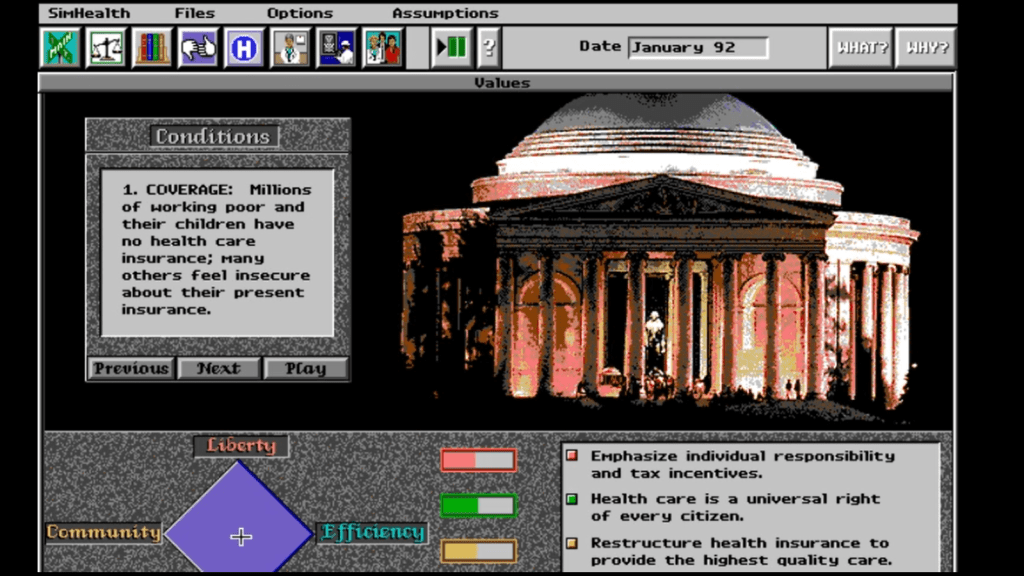Click the question mark help button
Image resolution: width=1024 pixels, height=576 pixels.
[x=489, y=48]
